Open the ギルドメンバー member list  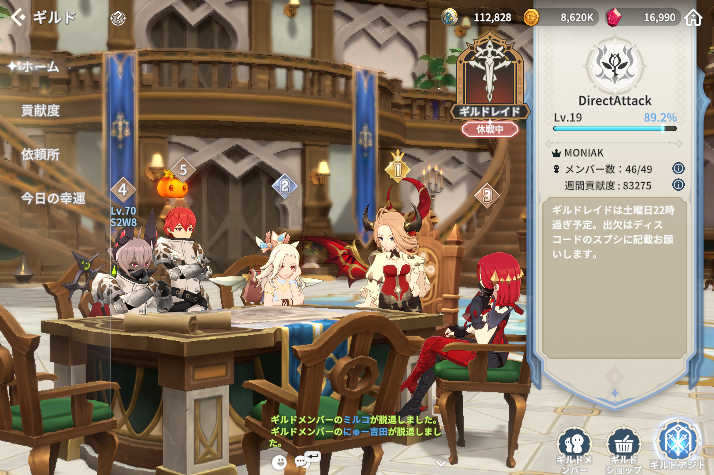click(x=574, y=448)
